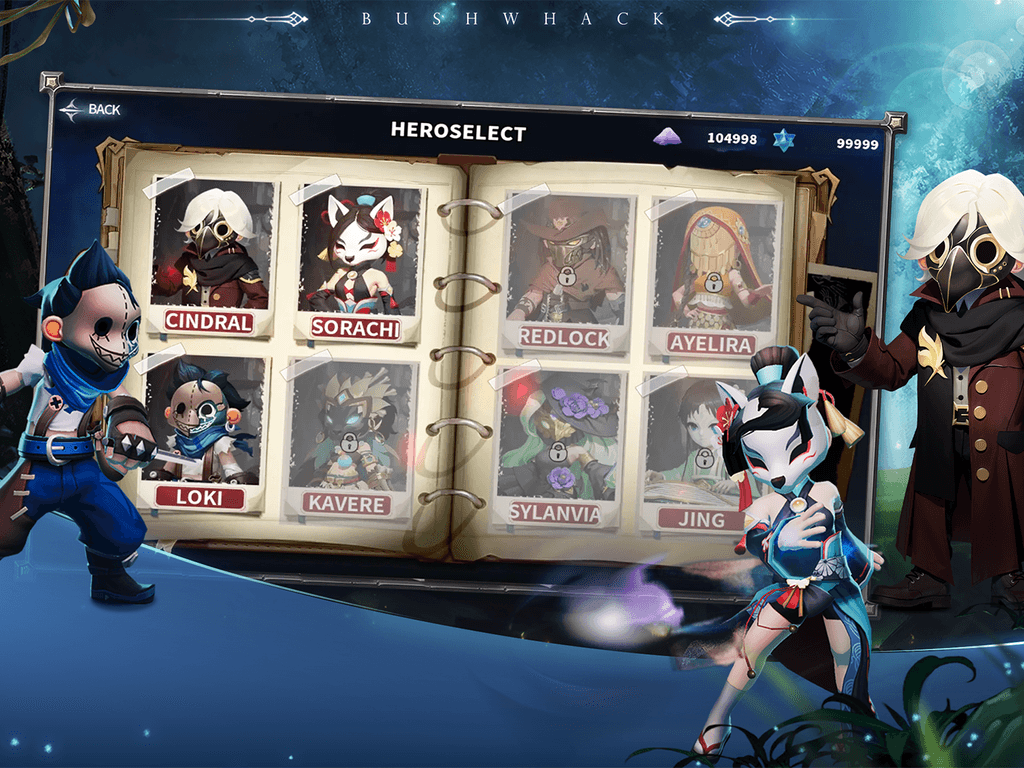Click the purple crystal currency icon
Viewport: 1024px width, 768px height.
[x=666, y=138]
